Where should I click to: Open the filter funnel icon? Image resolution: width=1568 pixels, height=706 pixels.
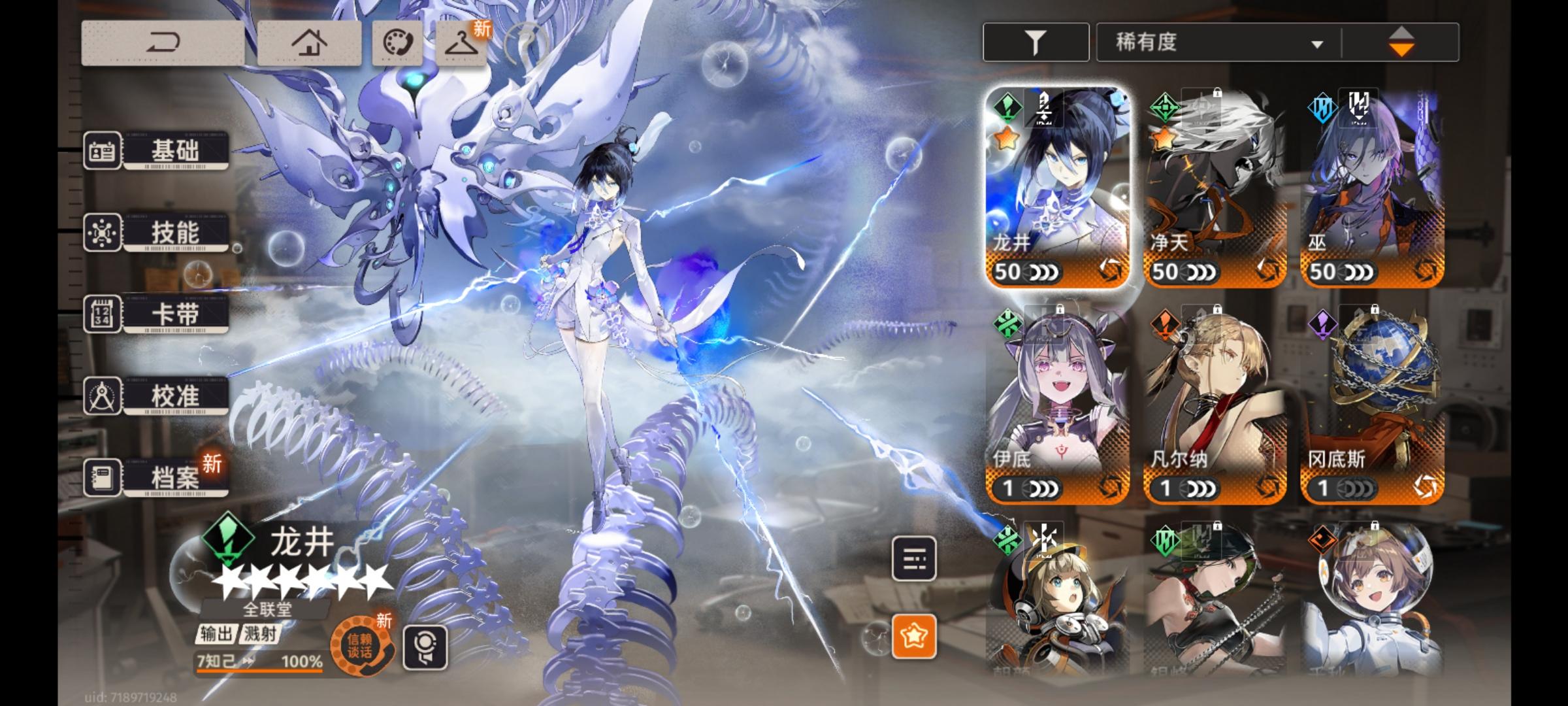pyautogui.click(x=1036, y=41)
